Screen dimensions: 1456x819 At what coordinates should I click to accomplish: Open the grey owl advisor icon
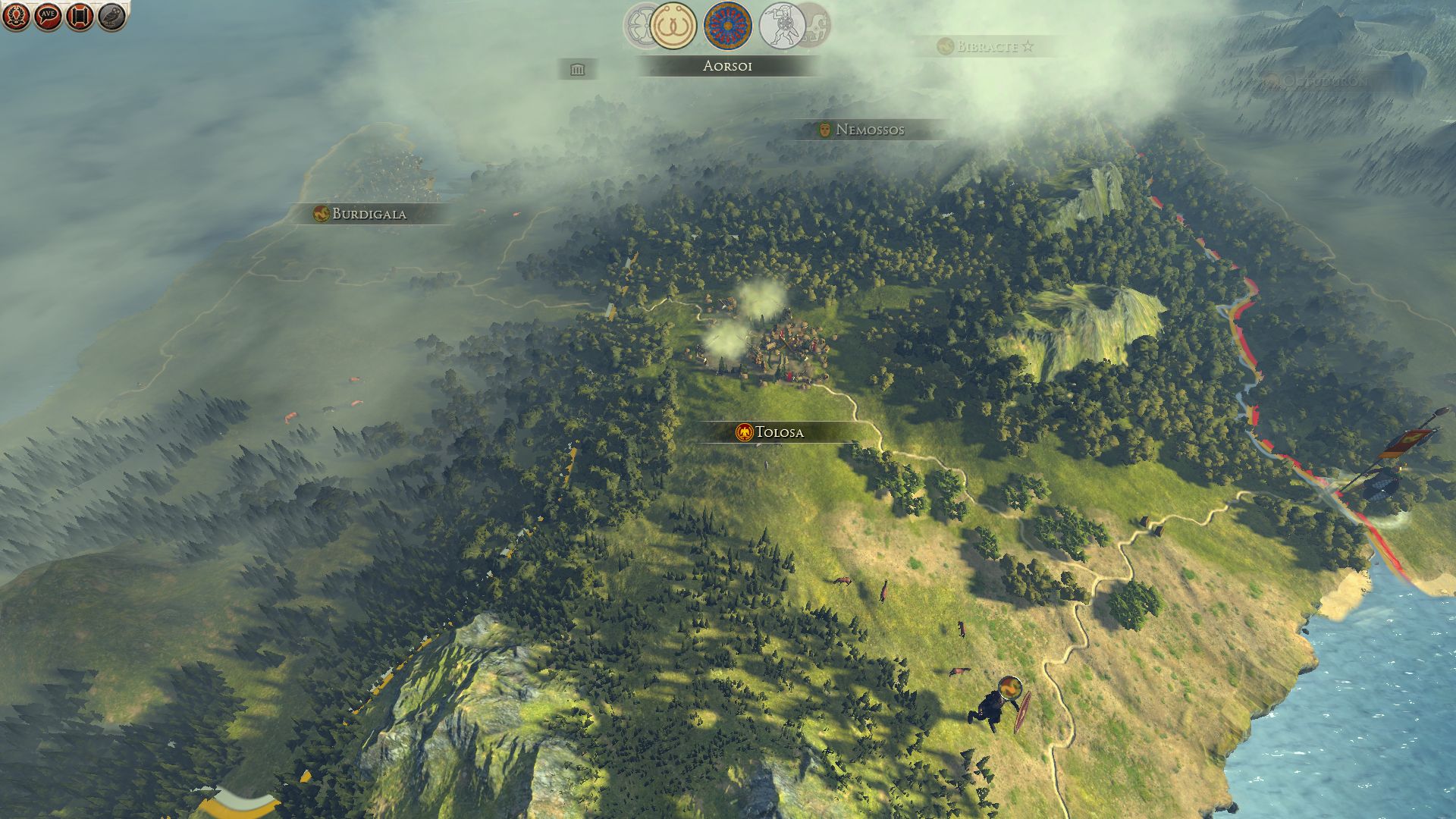(x=111, y=17)
